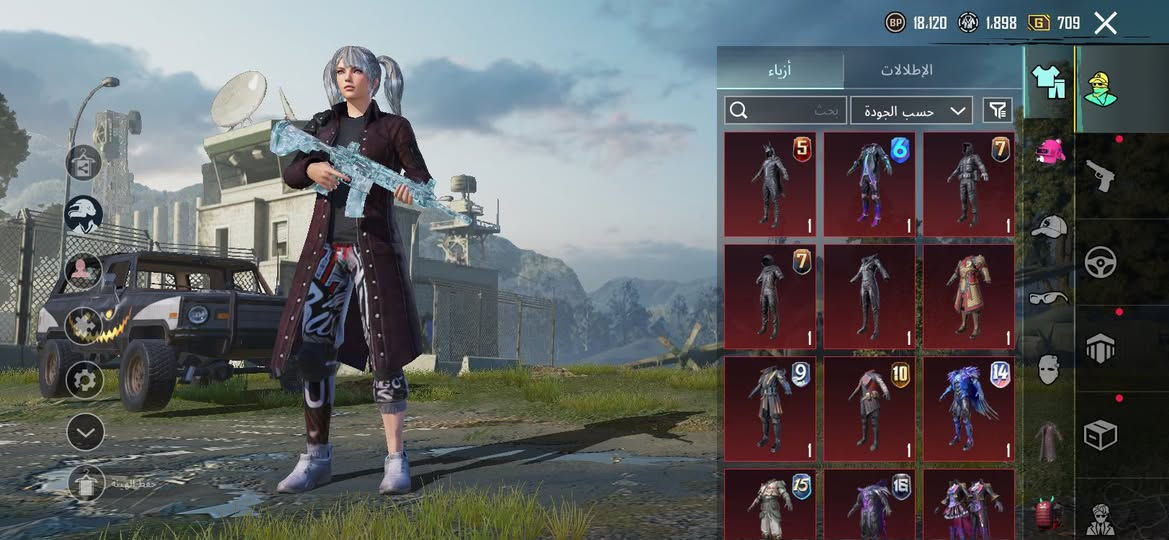Select the outfit with the 14 badge
Image resolution: width=1169 pixels, height=540 pixels.
[969, 409]
